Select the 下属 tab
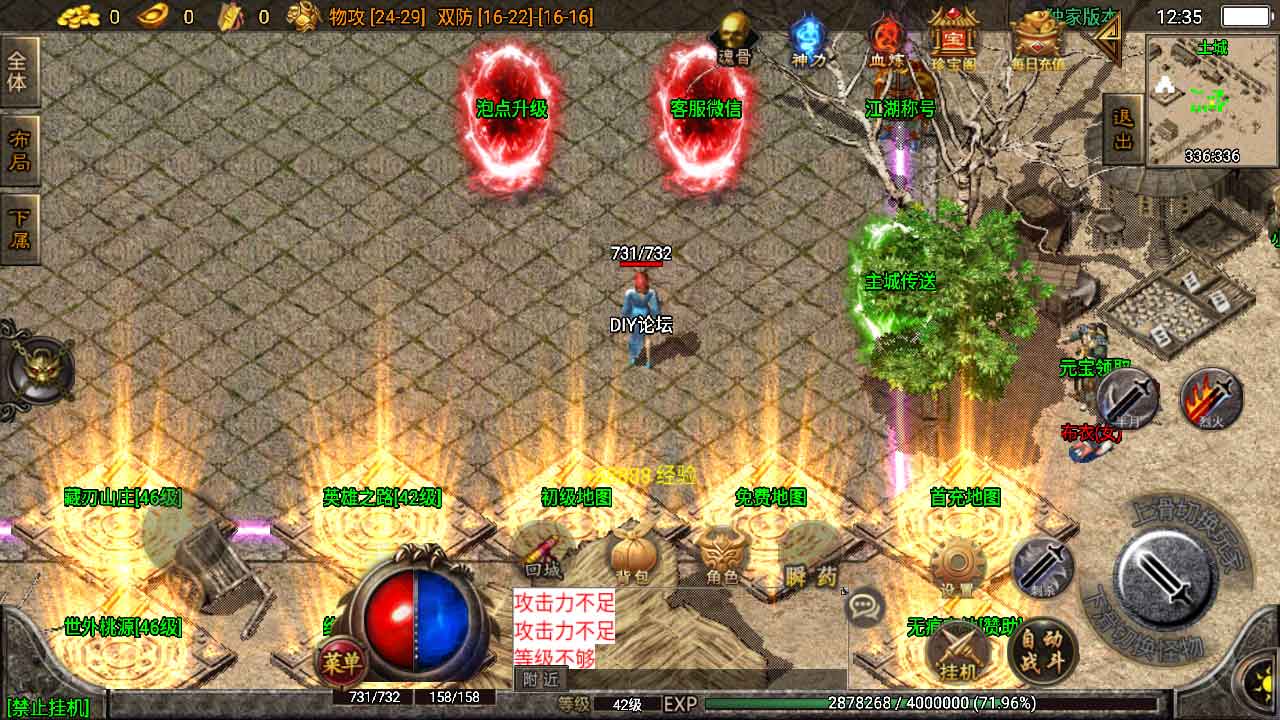The width and height of the screenshot is (1280, 720). pos(19,229)
